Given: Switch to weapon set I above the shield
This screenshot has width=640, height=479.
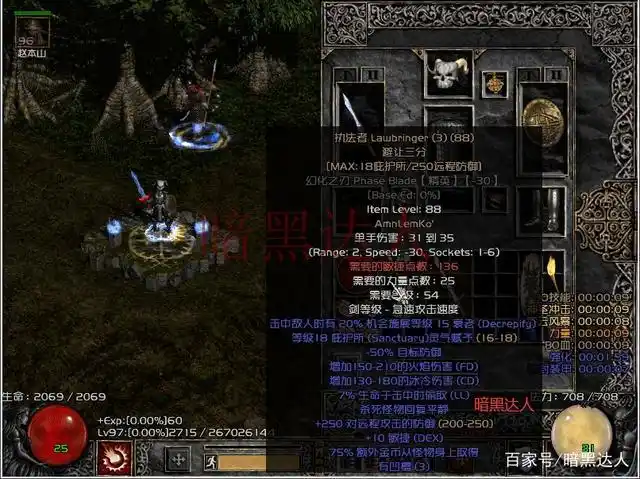Looking at the screenshot, I should click(533, 72).
